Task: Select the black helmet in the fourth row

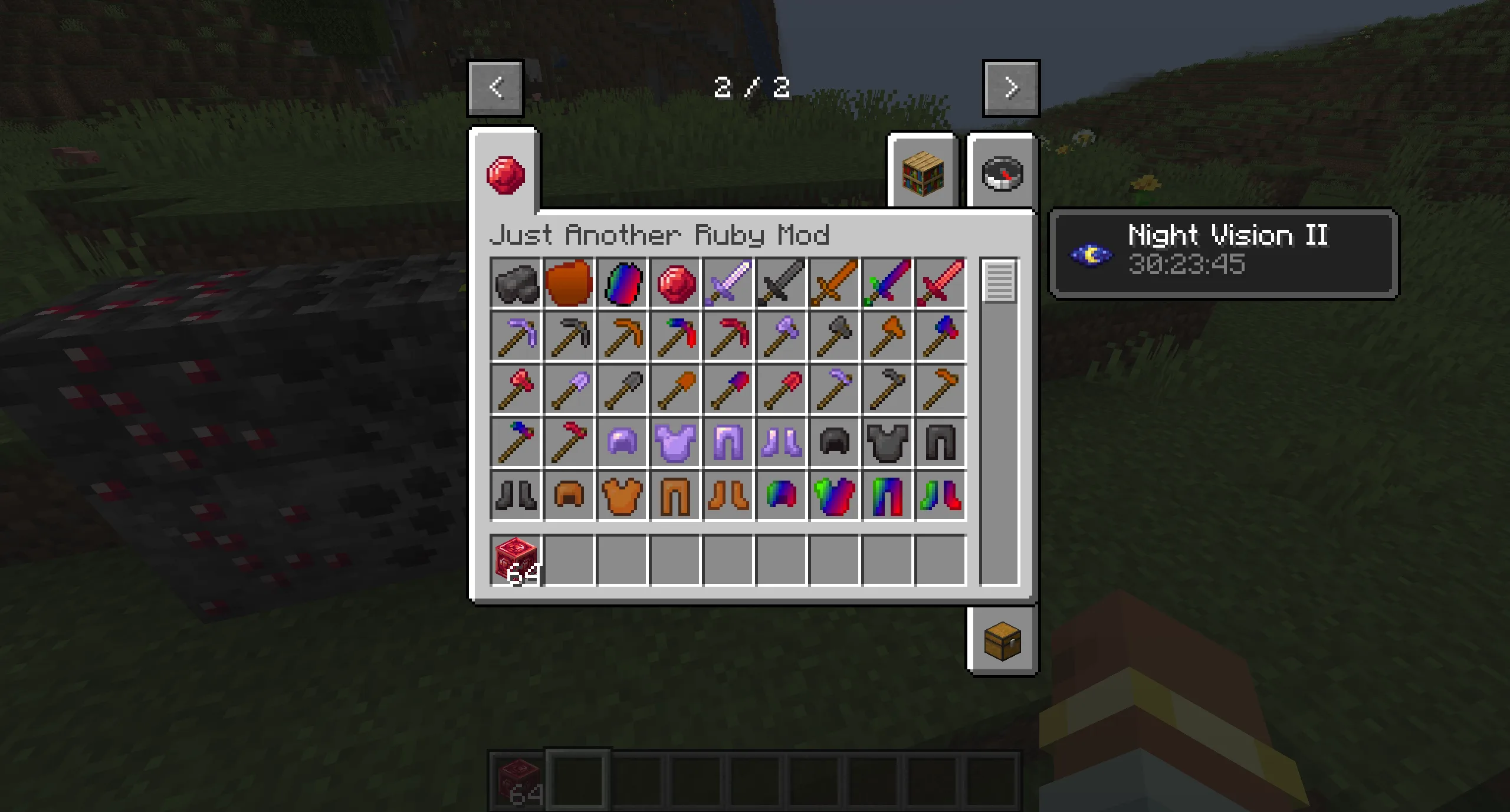Action: [833, 442]
